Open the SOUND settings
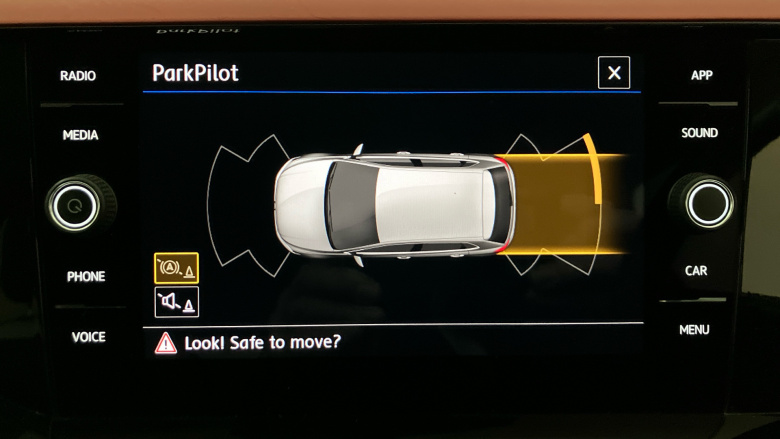 (x=700, y=133)
